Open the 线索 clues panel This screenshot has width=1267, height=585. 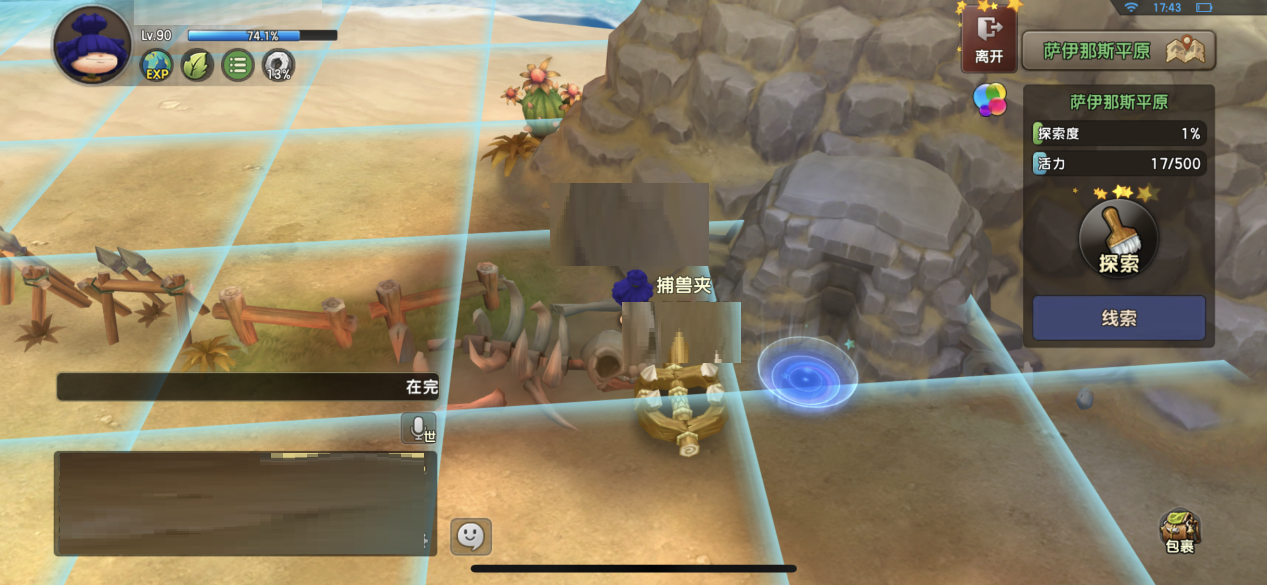pyautogui.click(x=1118, y=318)
